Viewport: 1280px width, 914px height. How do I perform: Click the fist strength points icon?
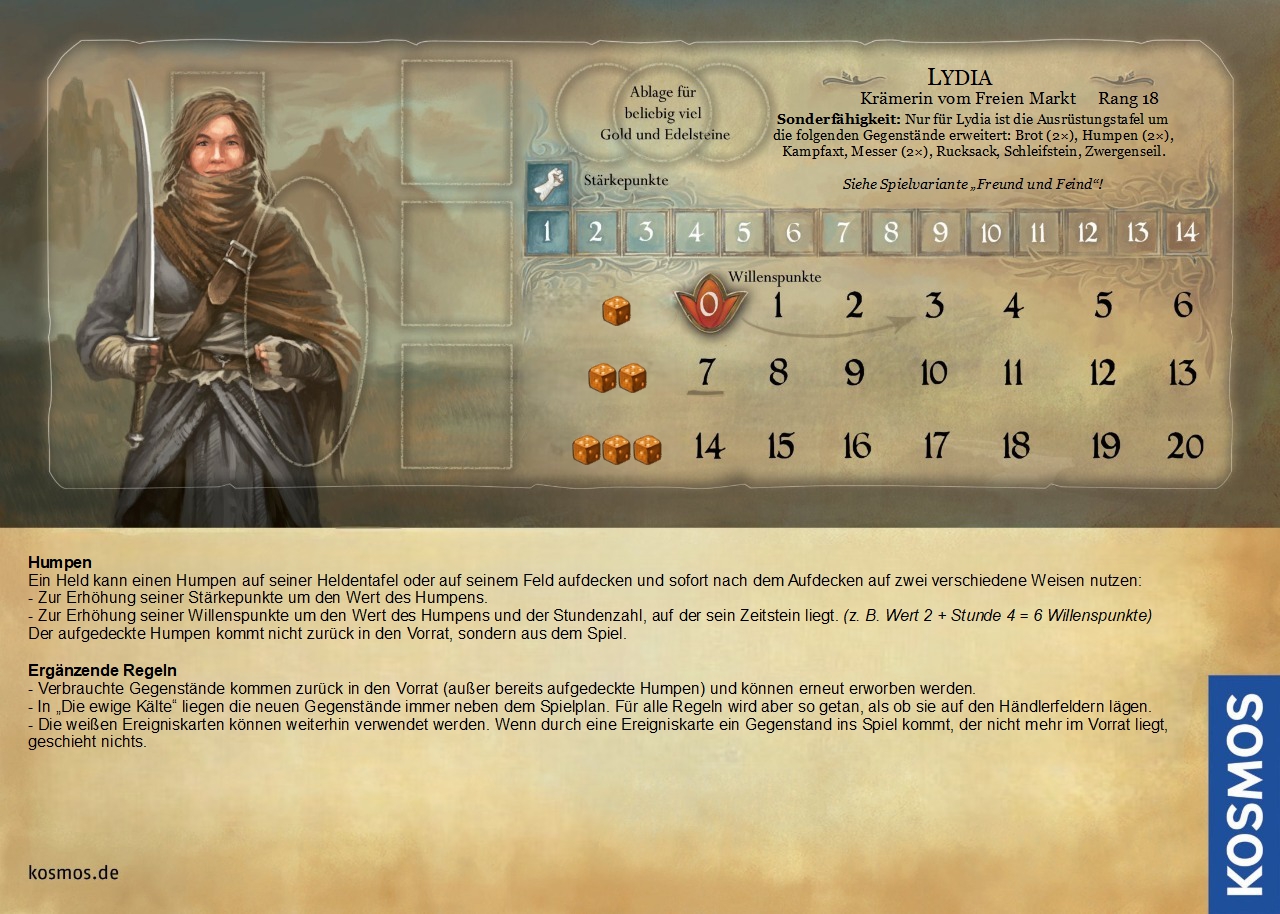pyautogui.click(x=548, y=183)
